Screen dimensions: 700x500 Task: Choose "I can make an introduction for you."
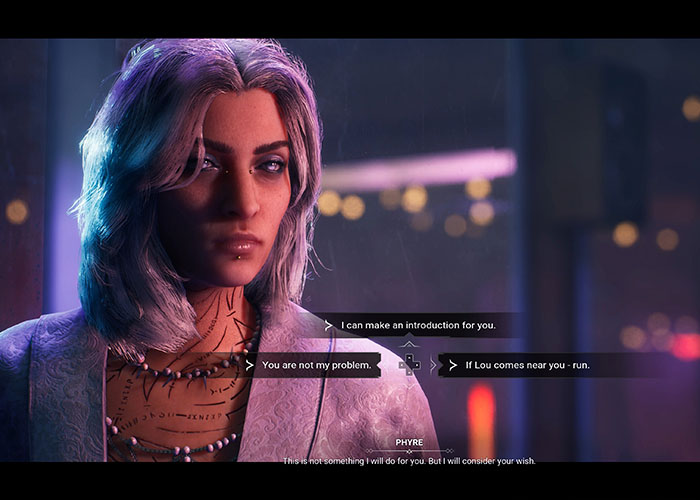(x=417, y=325)
